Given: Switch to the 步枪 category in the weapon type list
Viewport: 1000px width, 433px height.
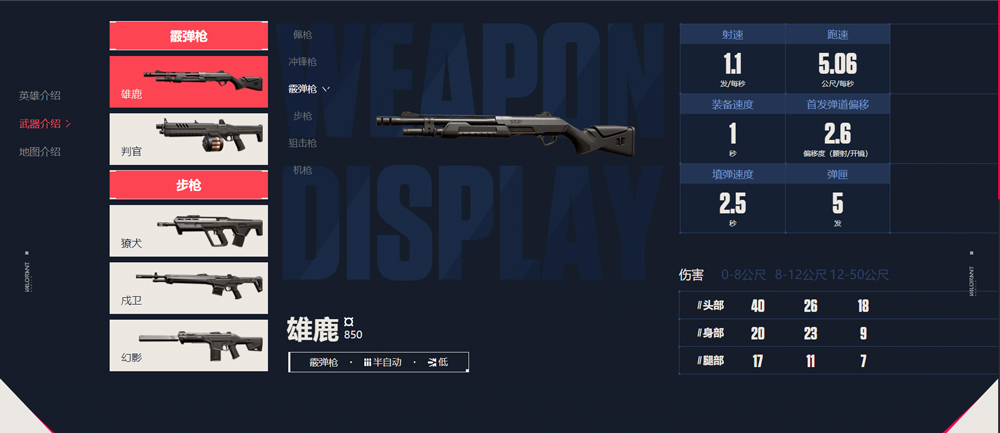Looking at the screenshot, I should [302, 116].
